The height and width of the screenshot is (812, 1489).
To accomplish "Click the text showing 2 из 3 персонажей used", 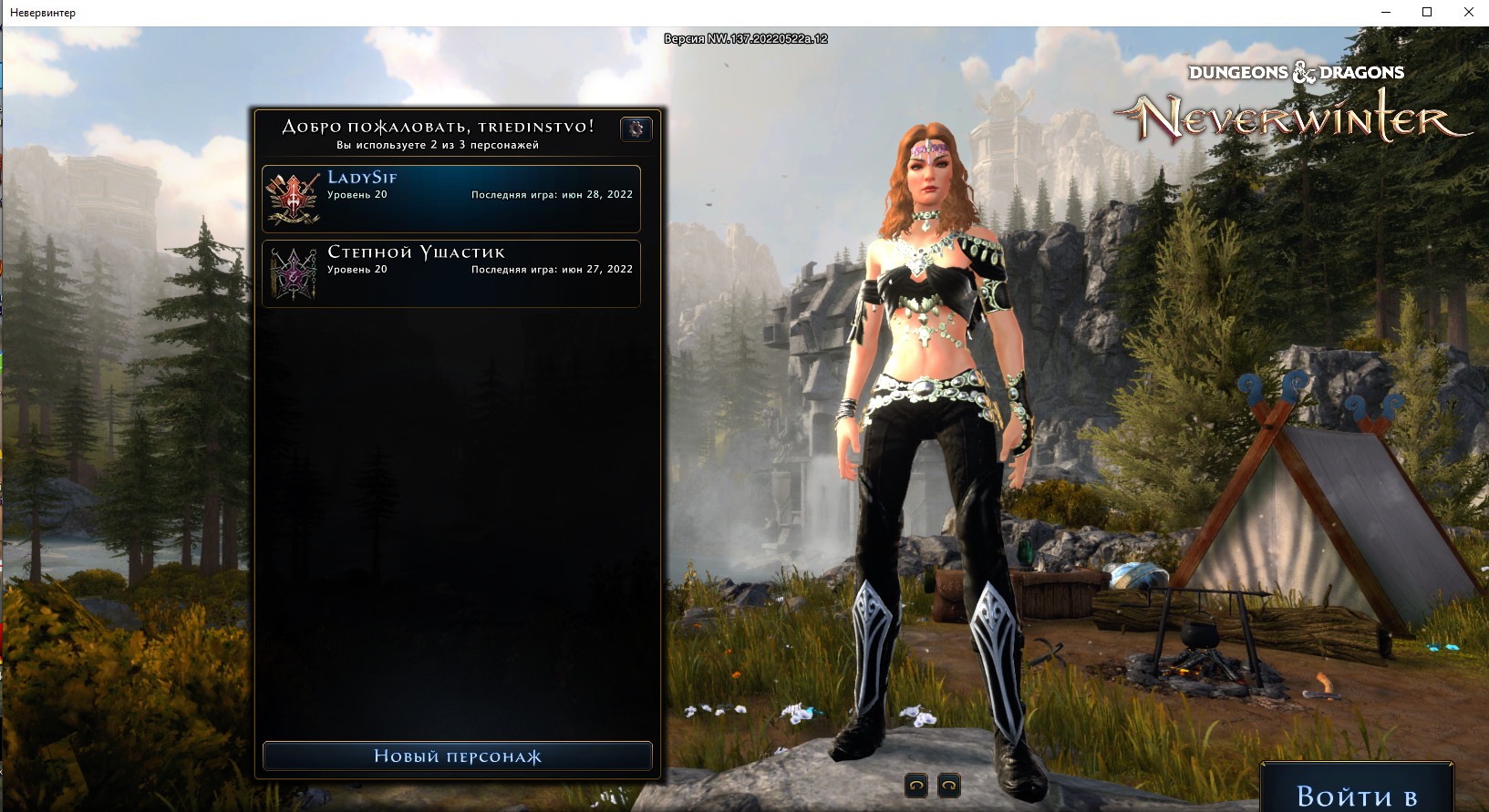I will pos(438,145).
